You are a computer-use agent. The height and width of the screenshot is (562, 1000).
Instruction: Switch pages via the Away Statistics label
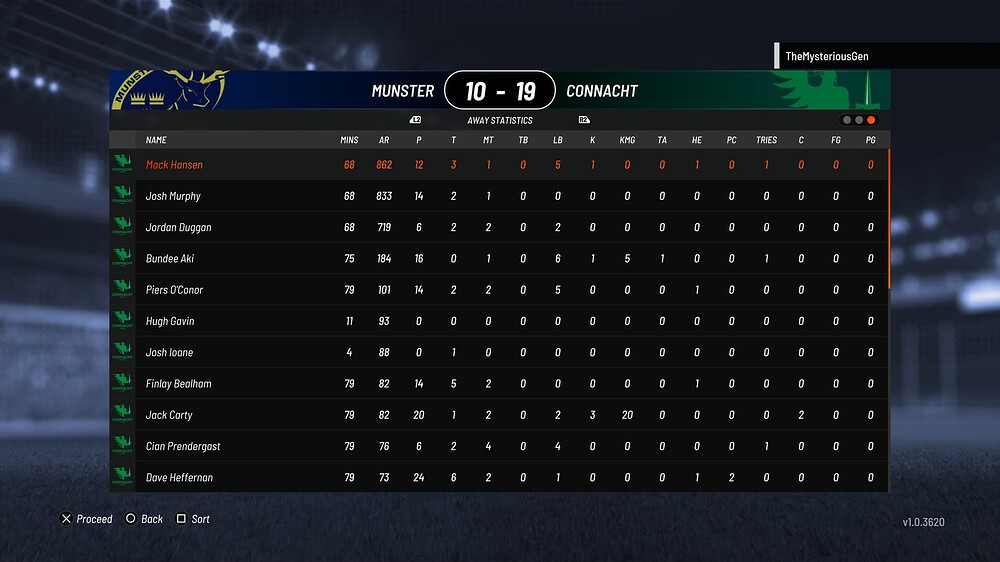point(500,120)
